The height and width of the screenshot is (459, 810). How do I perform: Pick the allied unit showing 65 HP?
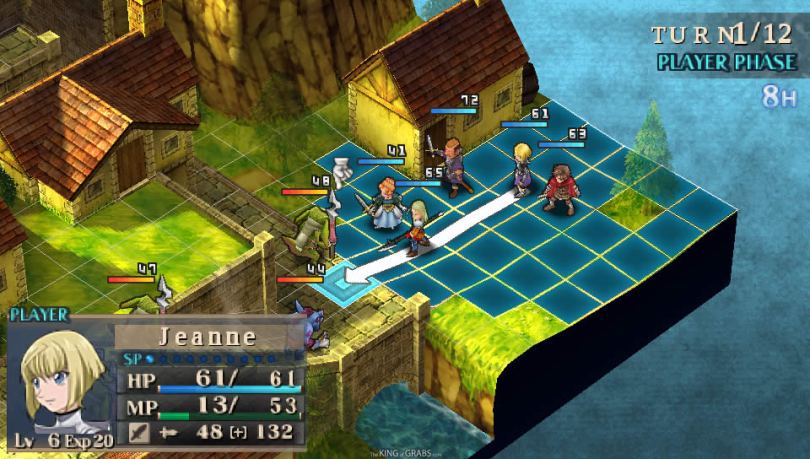point(417,228)
